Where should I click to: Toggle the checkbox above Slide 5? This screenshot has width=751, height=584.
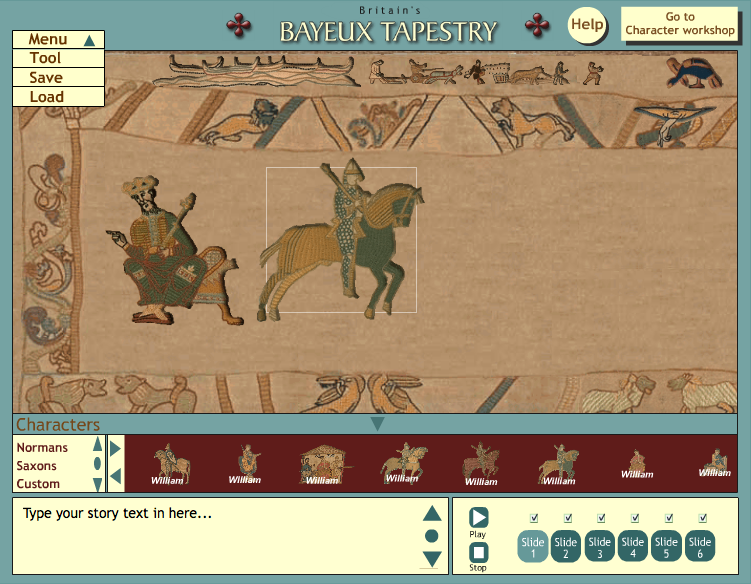[x=668, y=518]
